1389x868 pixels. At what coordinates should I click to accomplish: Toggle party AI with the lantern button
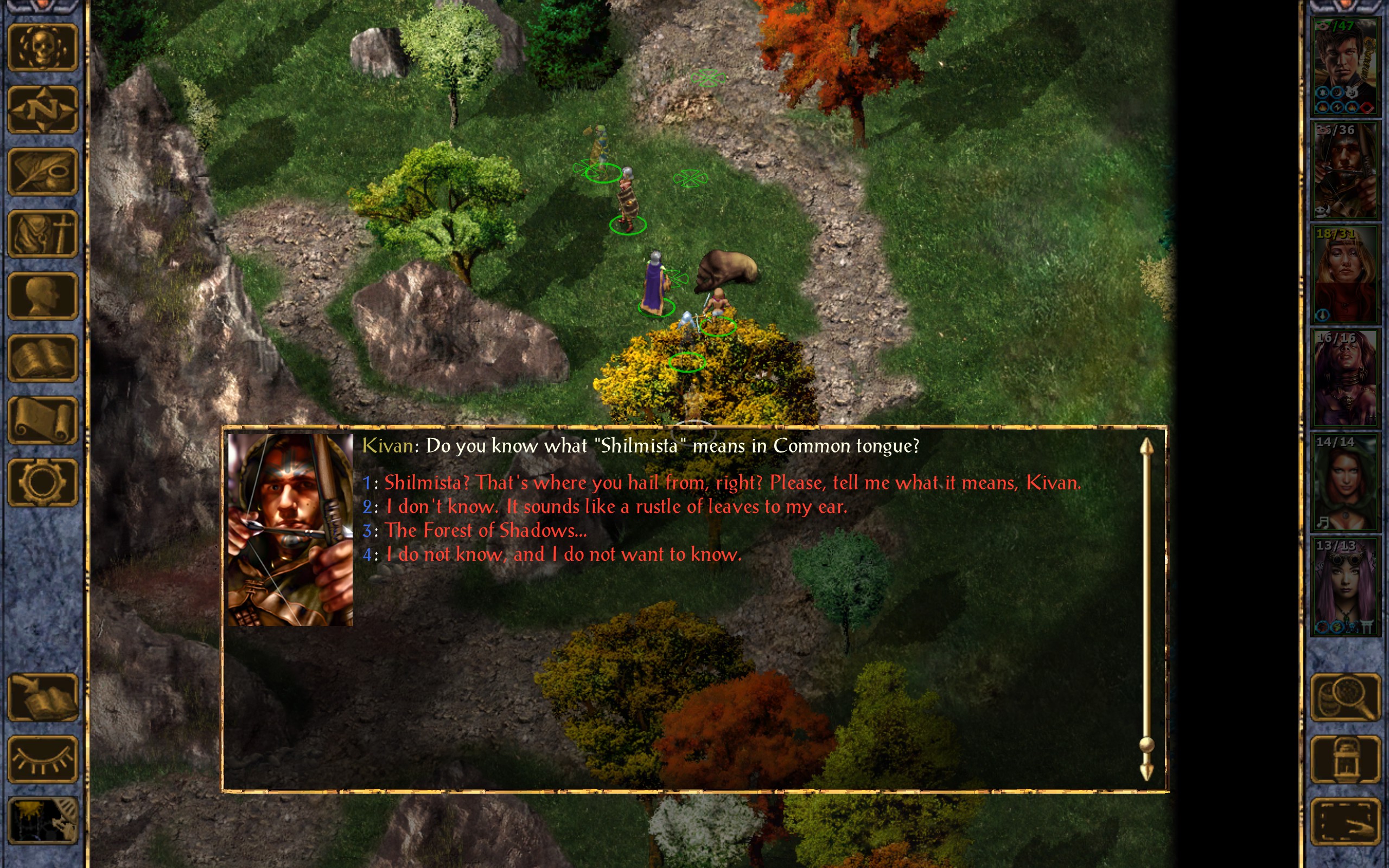(x=1346, y=759)
